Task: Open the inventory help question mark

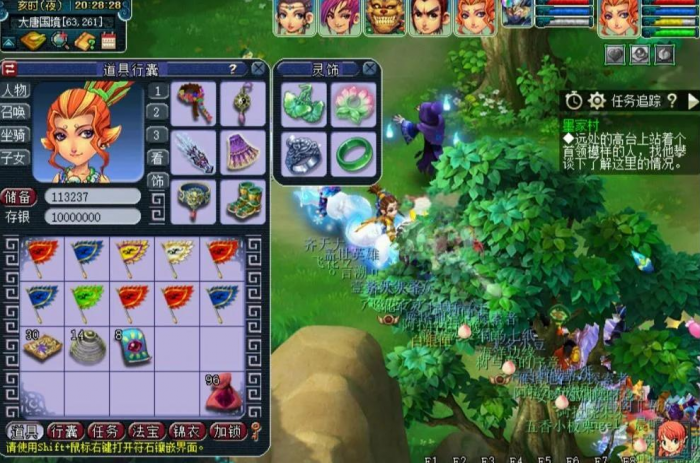Action: pos(232,69)
